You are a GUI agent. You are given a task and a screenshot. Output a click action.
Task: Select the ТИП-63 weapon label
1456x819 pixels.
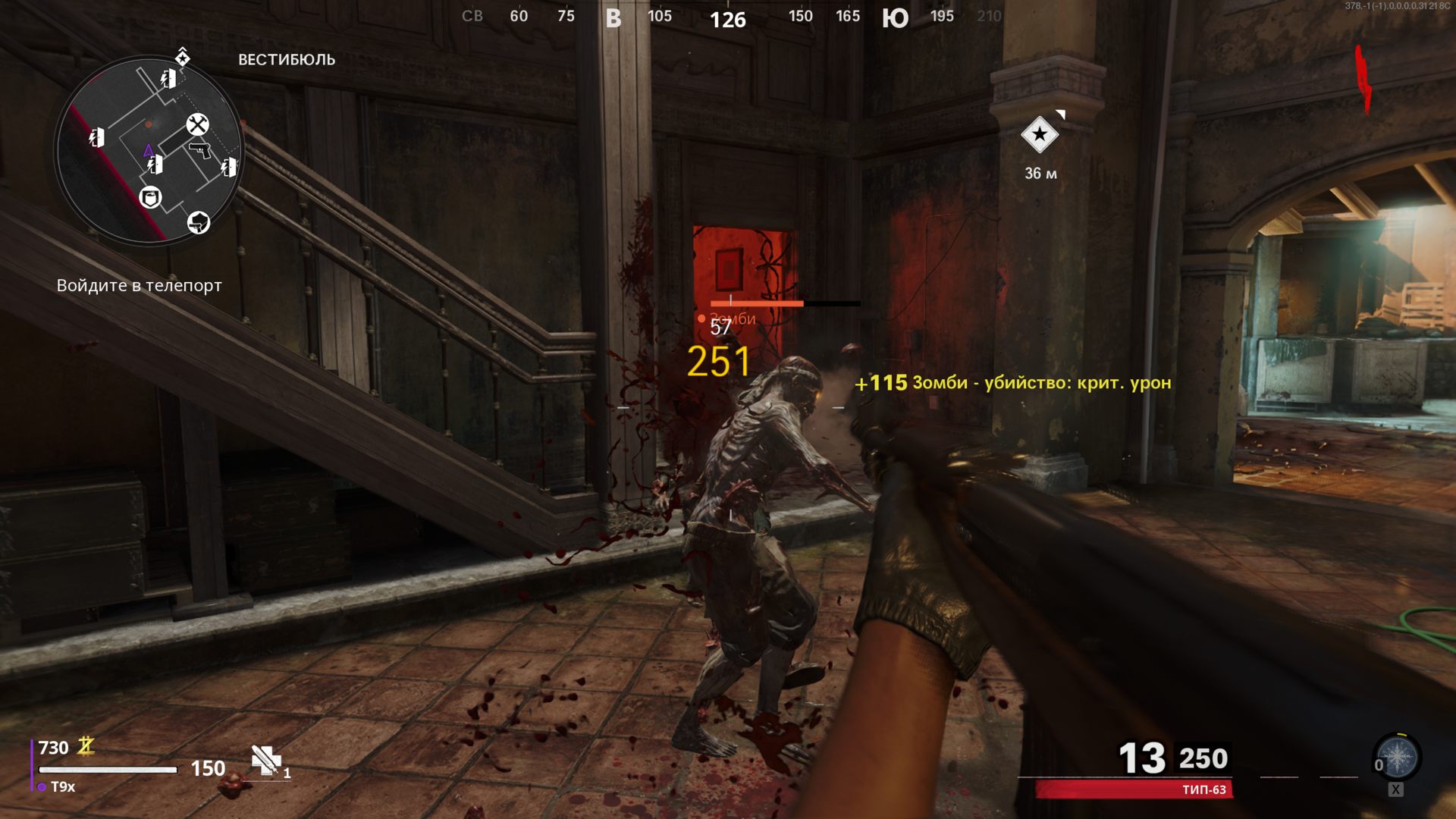1203,790
